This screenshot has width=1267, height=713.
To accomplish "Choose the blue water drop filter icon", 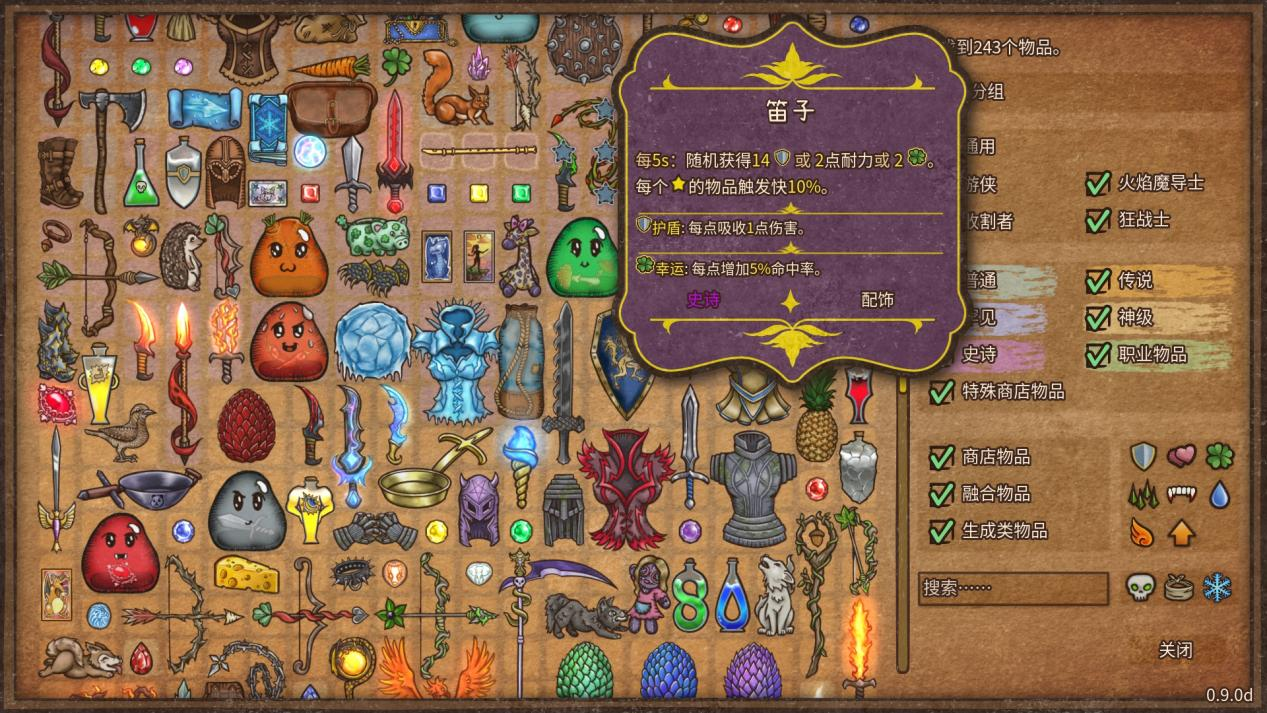I will (1218, 494).
